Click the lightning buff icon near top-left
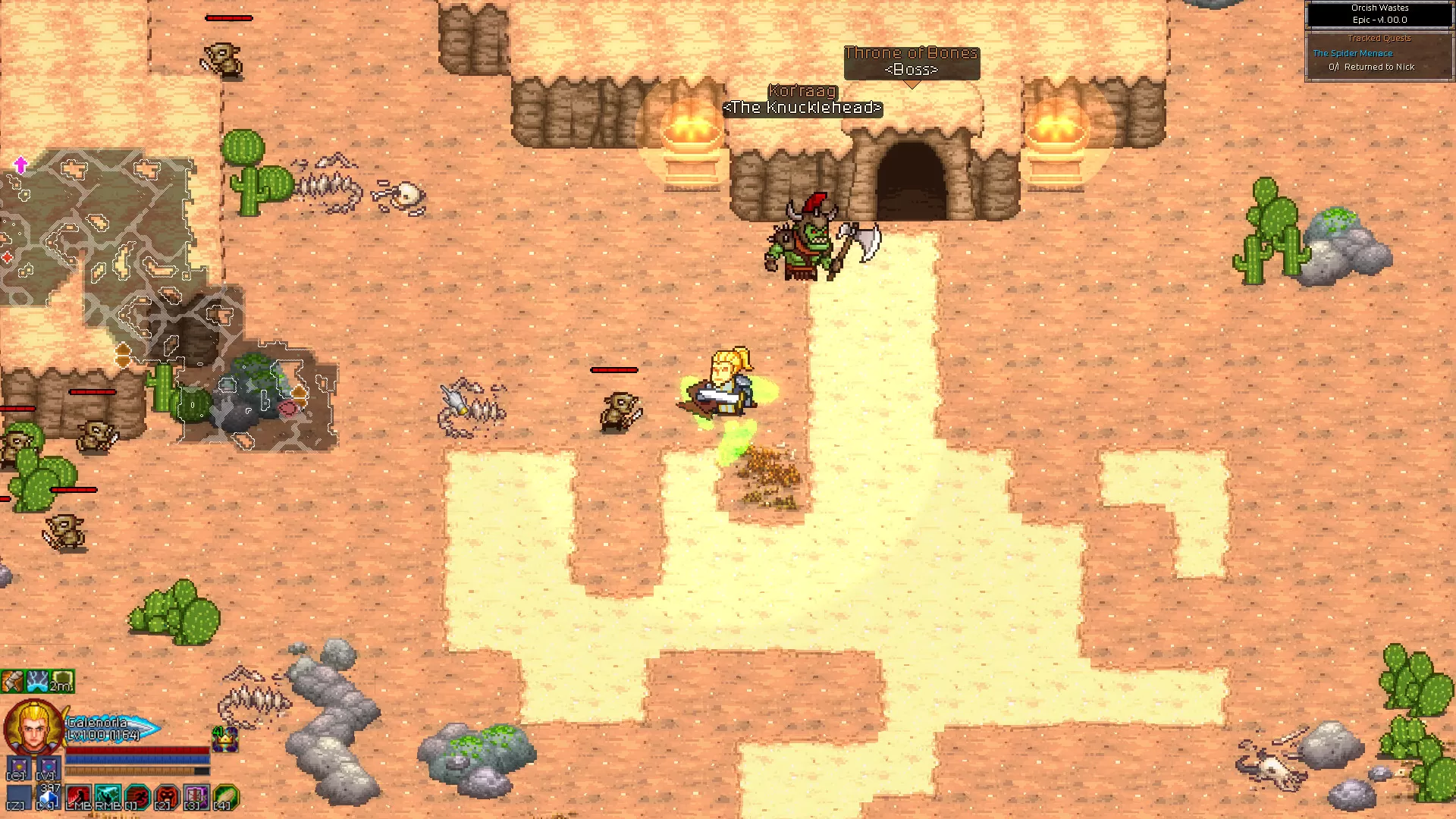Image resolution: width=1456 pixels, height=819 pixels. [x=38, y=681]
